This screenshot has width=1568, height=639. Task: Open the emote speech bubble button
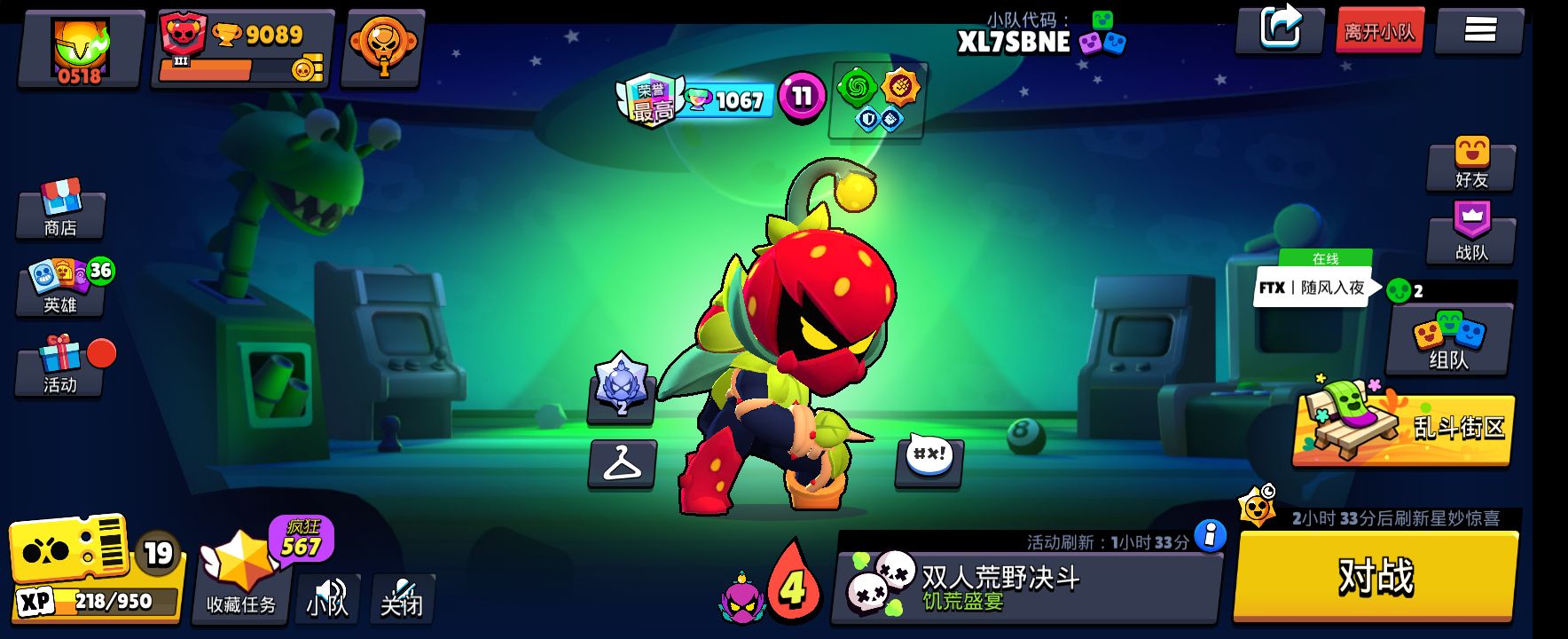tap(929, 461)
